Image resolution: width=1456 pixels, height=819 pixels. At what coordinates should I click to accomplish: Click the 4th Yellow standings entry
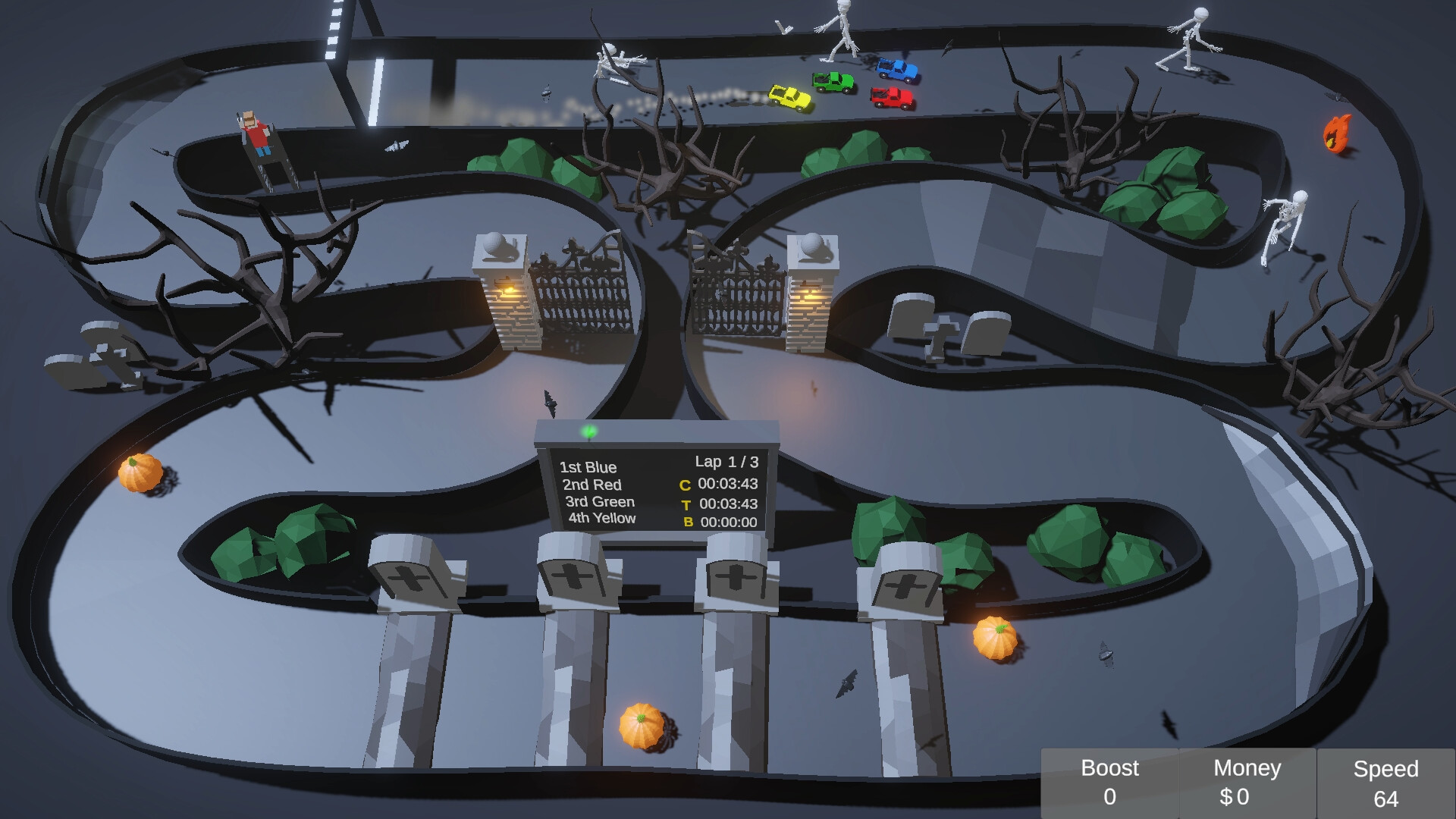point(602,519)
